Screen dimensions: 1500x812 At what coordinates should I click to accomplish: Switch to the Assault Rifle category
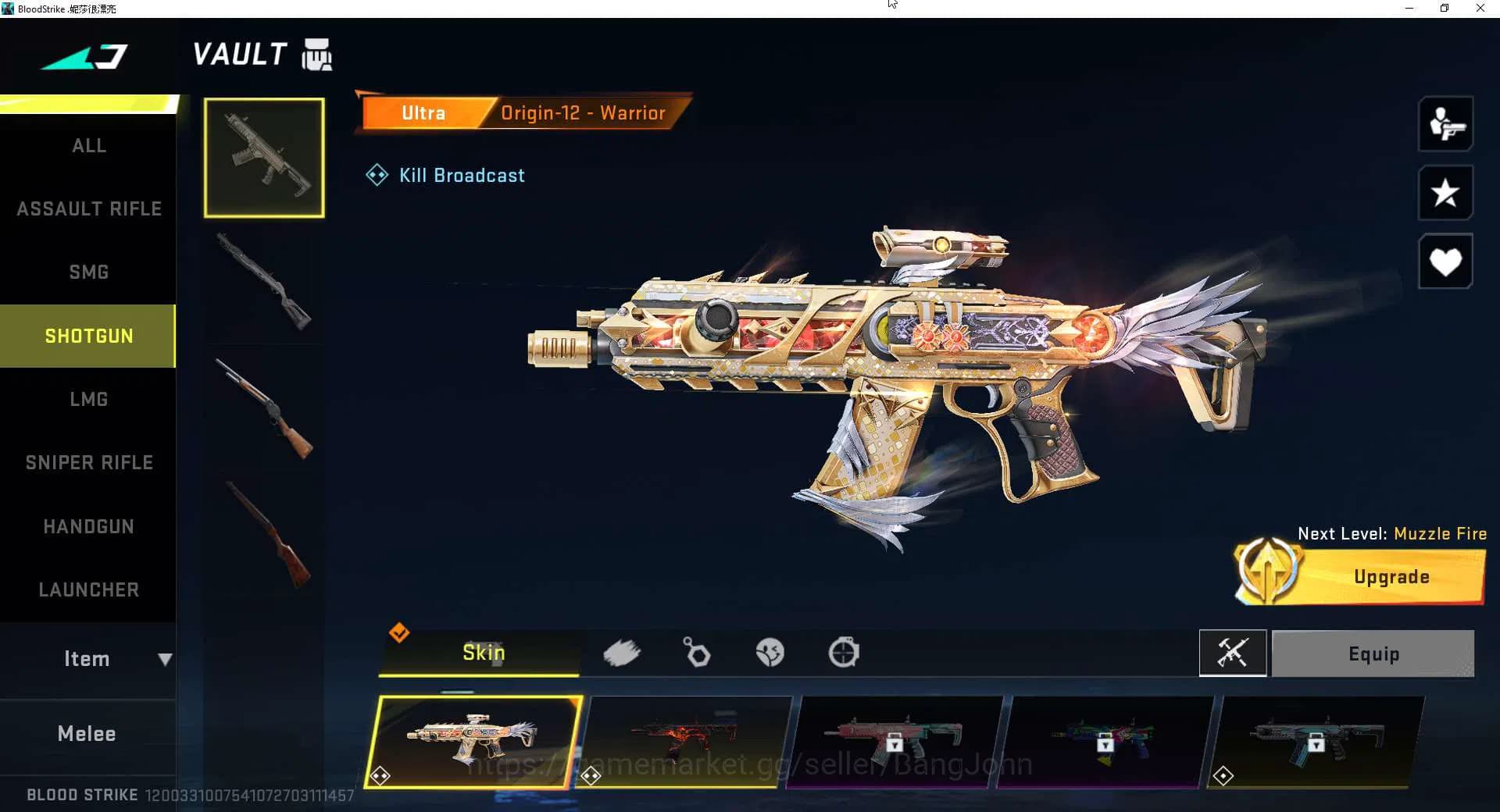pos(88,208)
